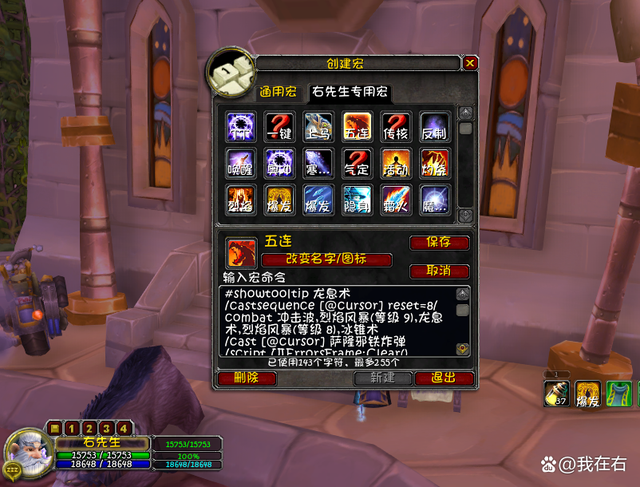Choose the 唤醒 macro slot
The height and width of the screenshot is (487, 640).
pyautogui.click(x=242, y=163)
